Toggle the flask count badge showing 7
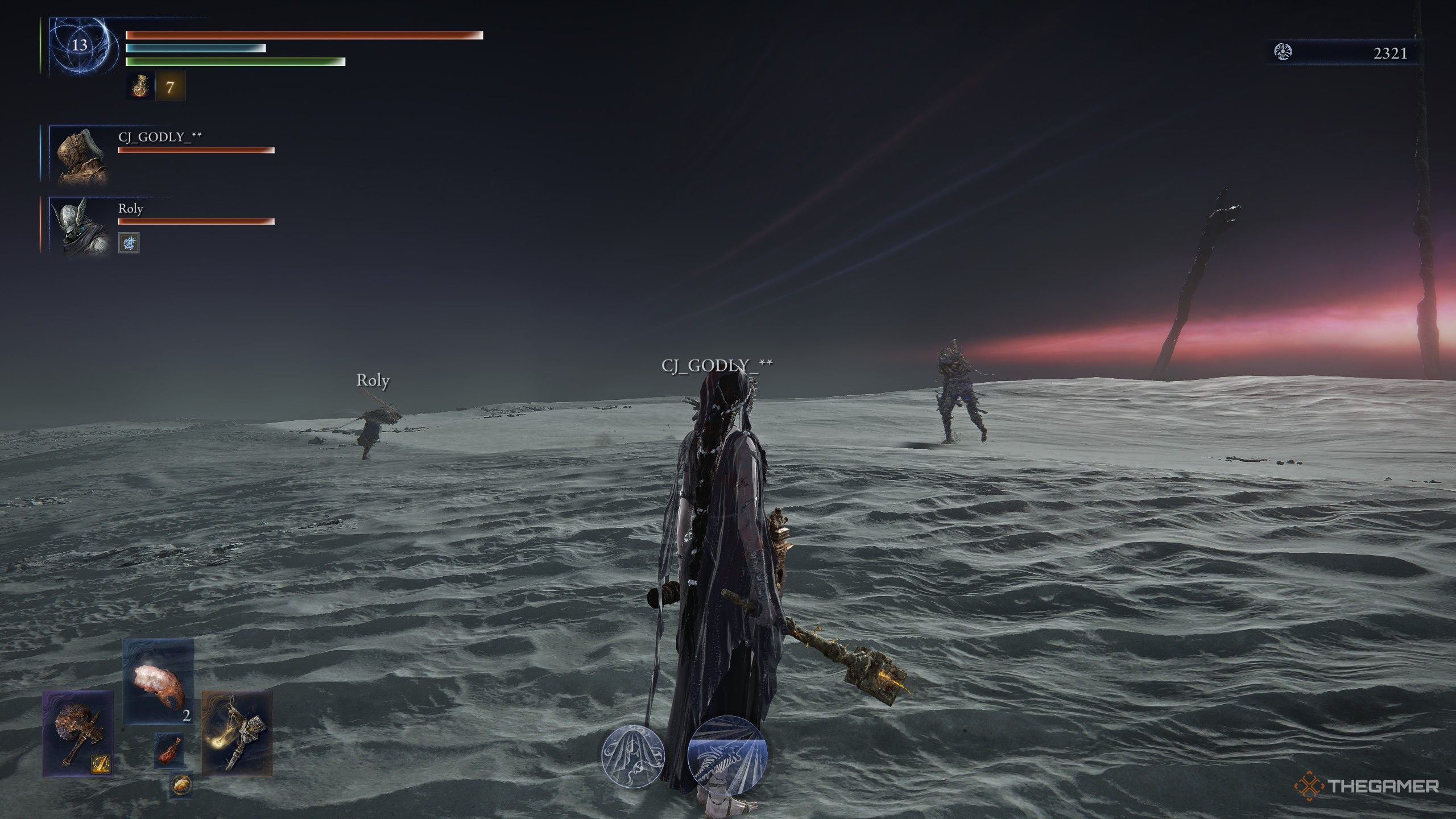The width and height of the screenshot is (1456, 819). click(x=171, y=88)
